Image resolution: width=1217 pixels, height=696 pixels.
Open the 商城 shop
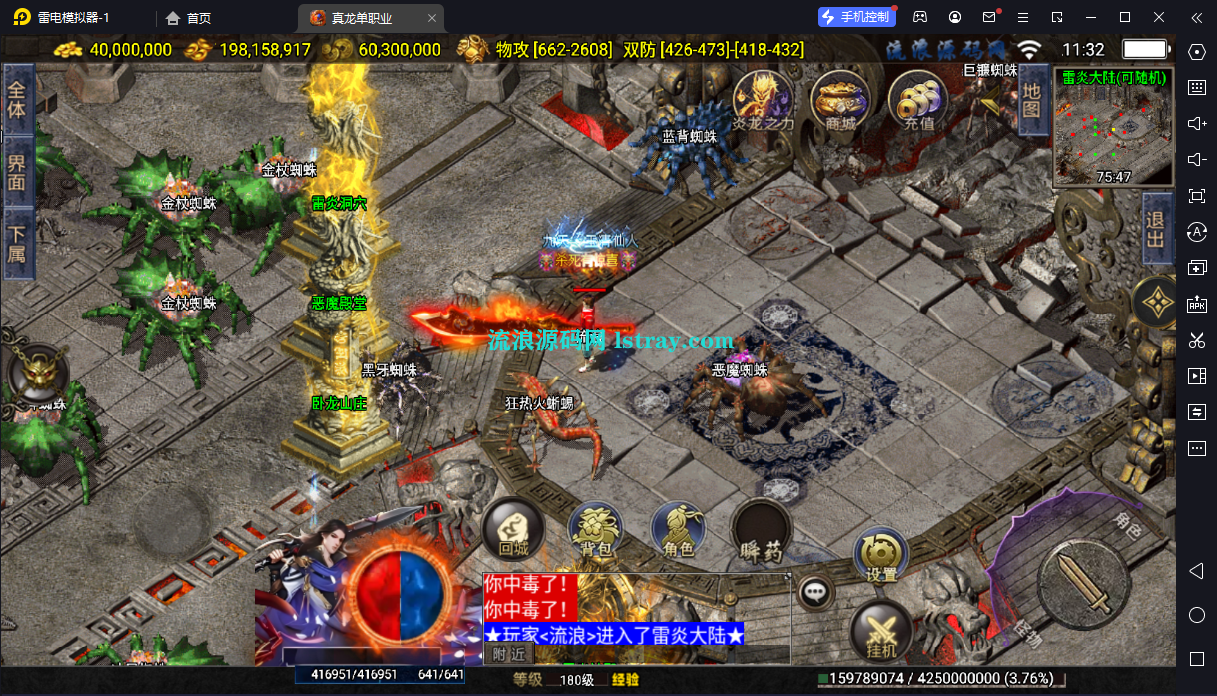click(841, 100)
